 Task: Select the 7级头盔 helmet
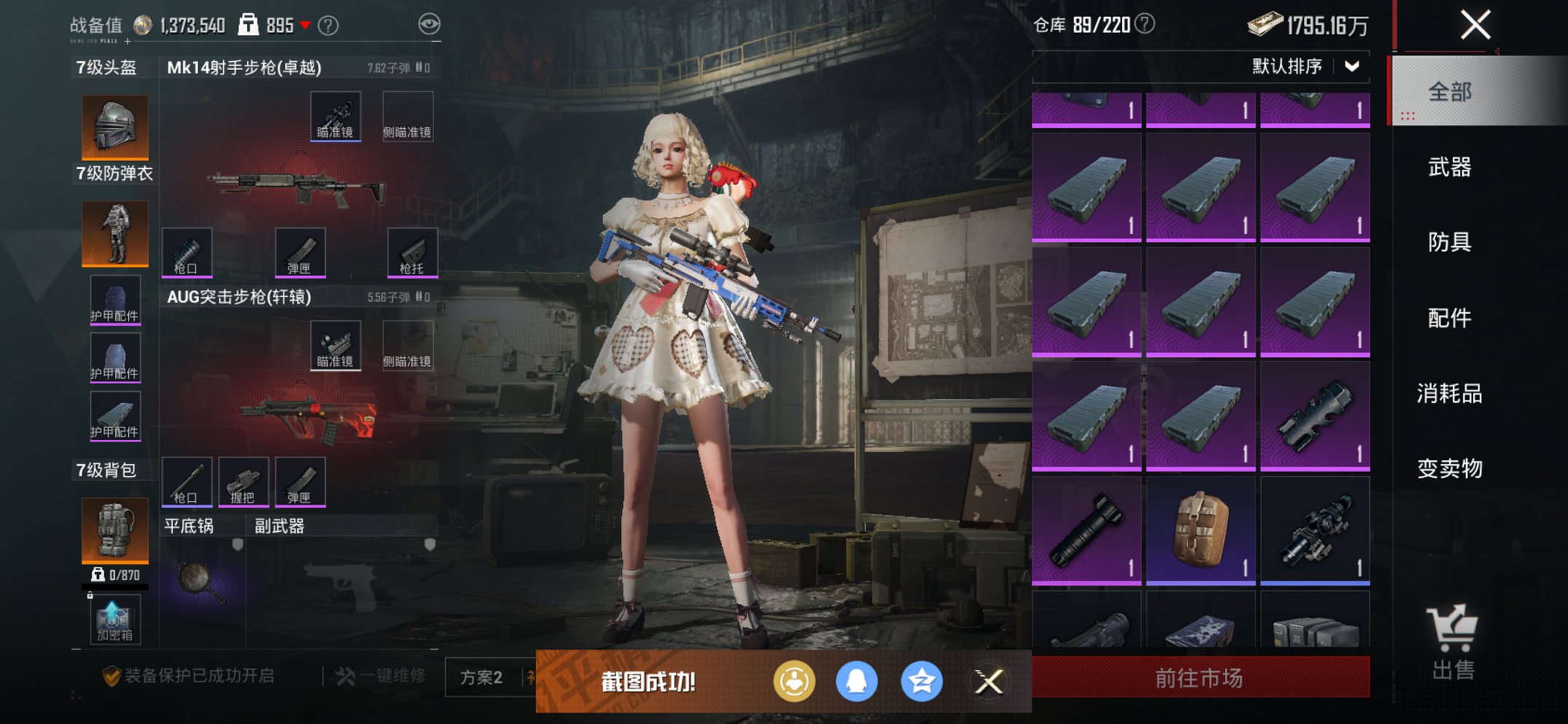point(114,125)
